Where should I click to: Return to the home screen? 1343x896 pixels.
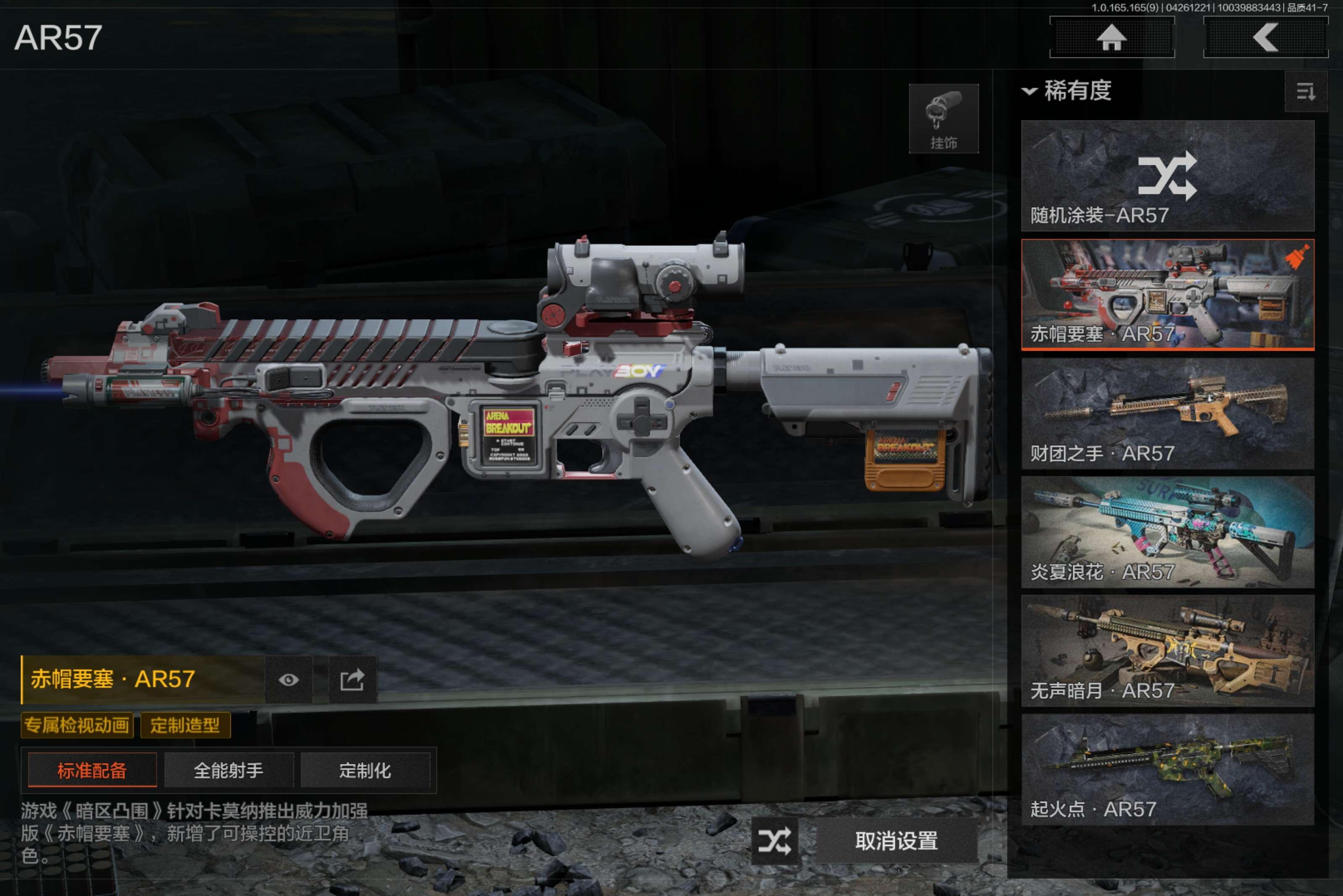coord(1111,38)
